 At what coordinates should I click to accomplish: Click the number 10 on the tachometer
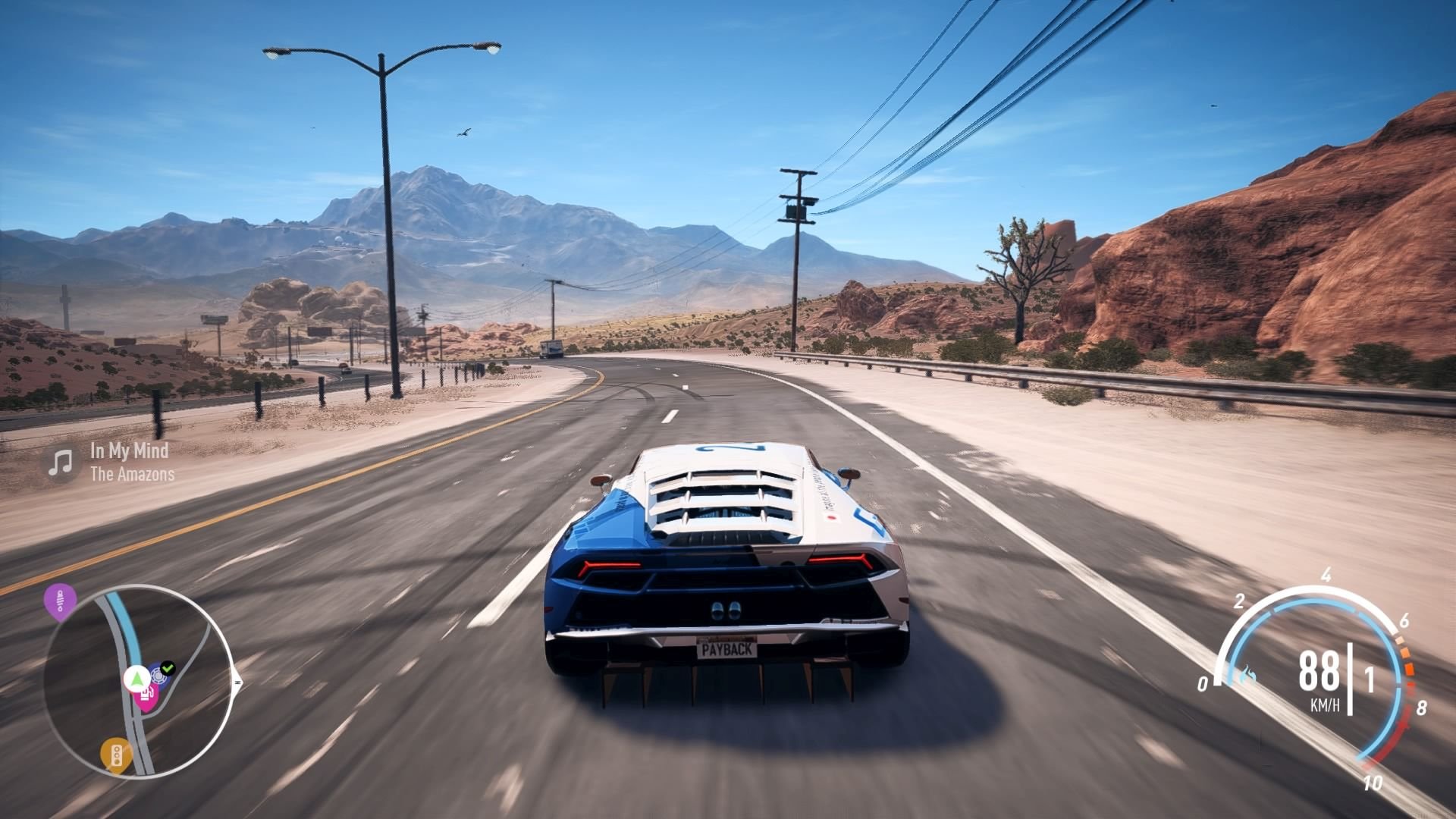[x=1373, y=782]
